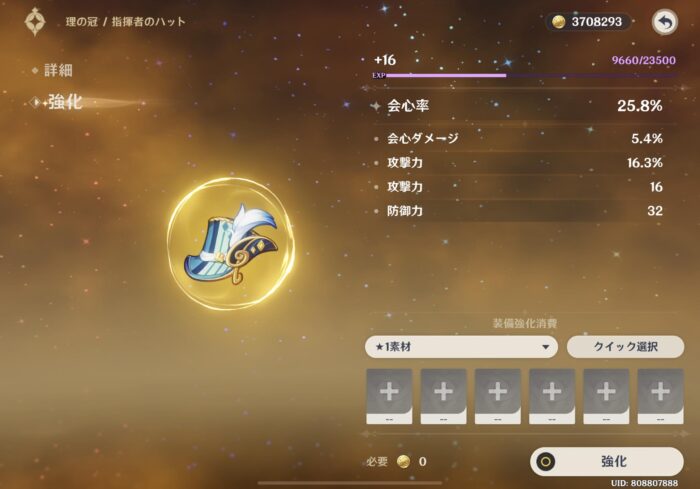The width and height of the screenshot is (700, 489).
Task: Open the ★1素材 dropdown
Action: [461, 347]
